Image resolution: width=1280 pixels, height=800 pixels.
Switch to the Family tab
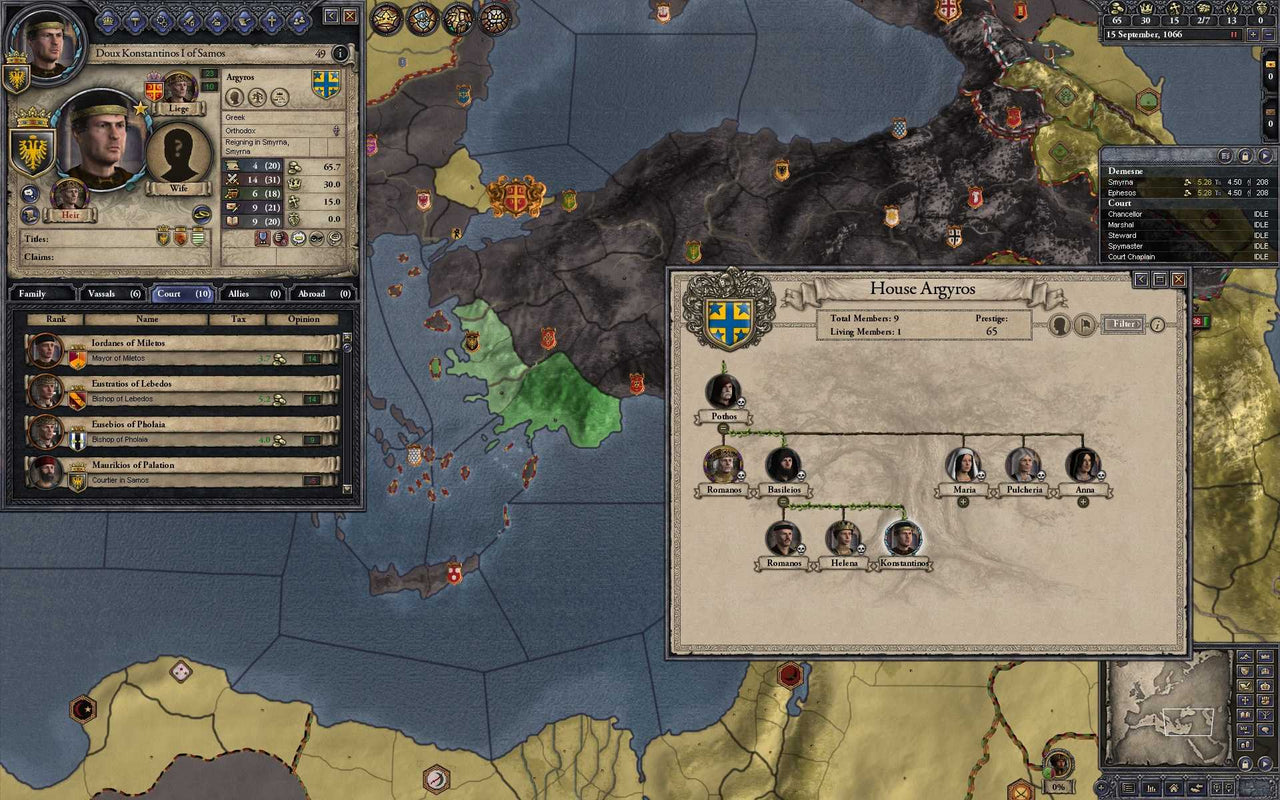(40, 294)
